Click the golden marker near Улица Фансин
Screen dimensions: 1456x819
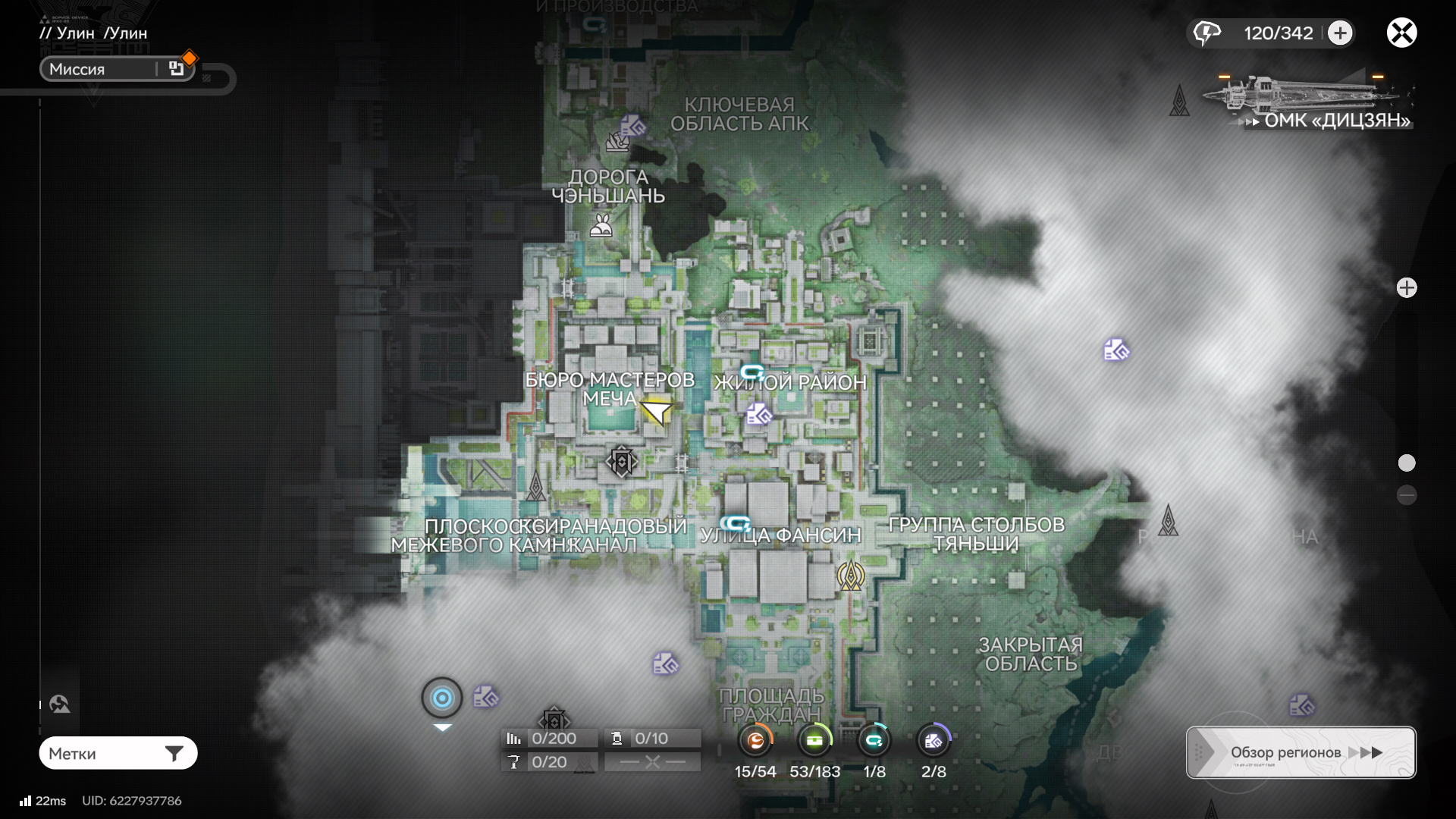(851, 576)
